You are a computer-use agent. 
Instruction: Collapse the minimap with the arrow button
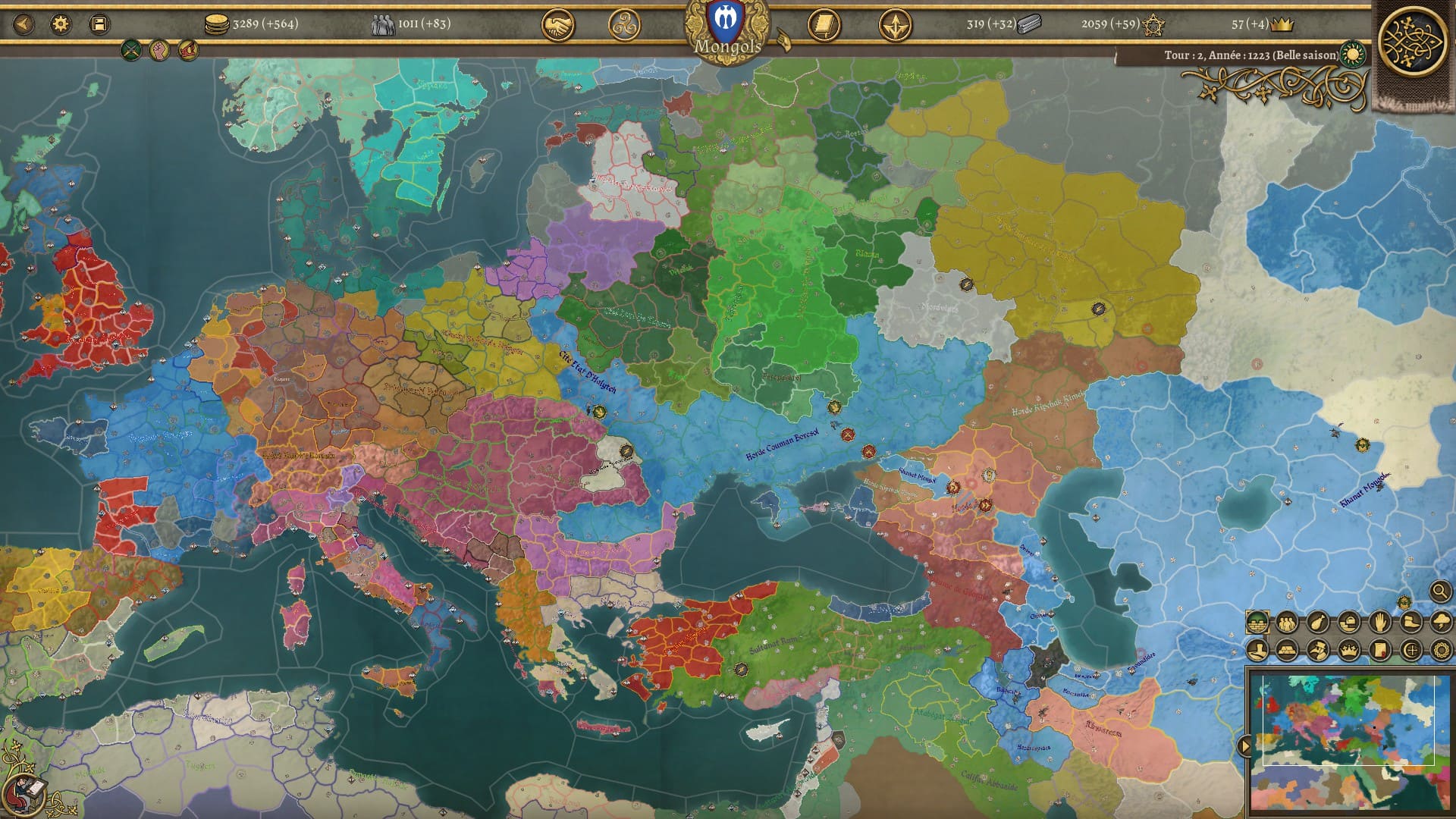pyautogui.click(x=1244, y=746)
